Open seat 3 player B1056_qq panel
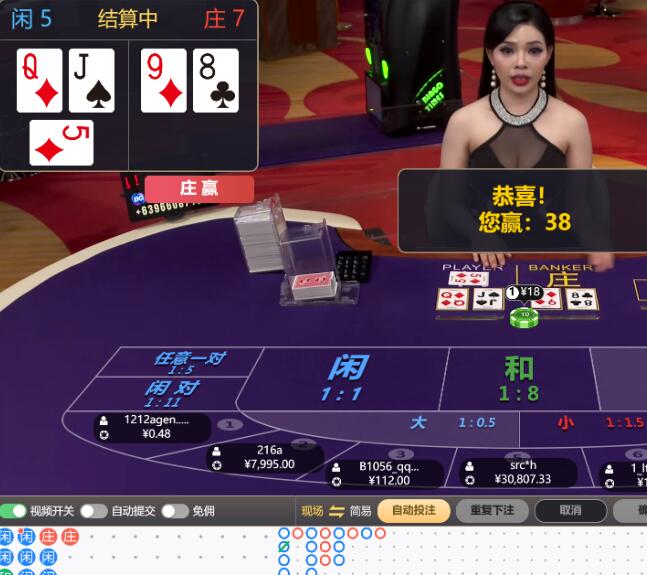This screenshot has width=647, height=575. pos(387,473)
